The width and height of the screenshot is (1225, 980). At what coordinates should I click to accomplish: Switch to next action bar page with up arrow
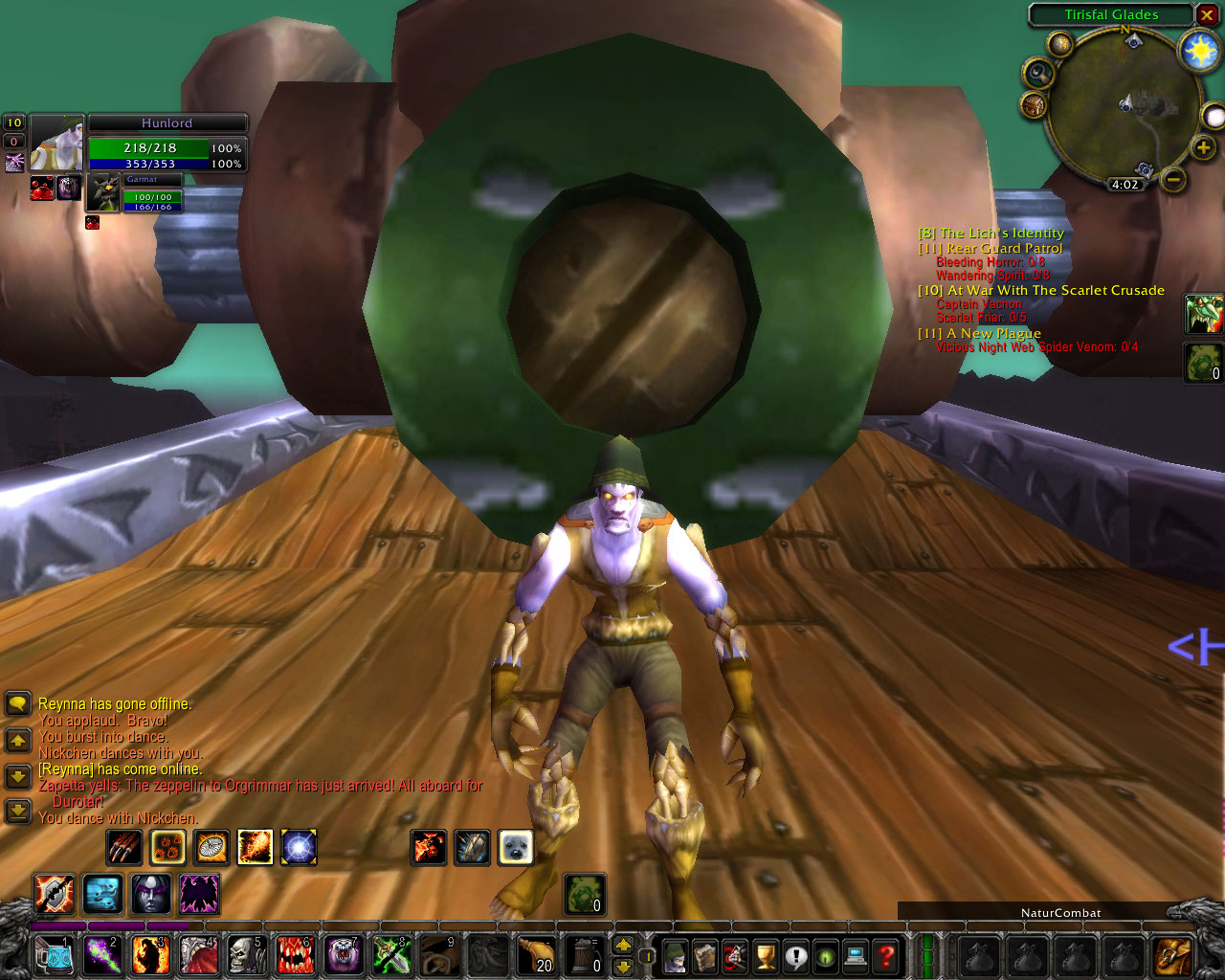click(x=623, y=945)
